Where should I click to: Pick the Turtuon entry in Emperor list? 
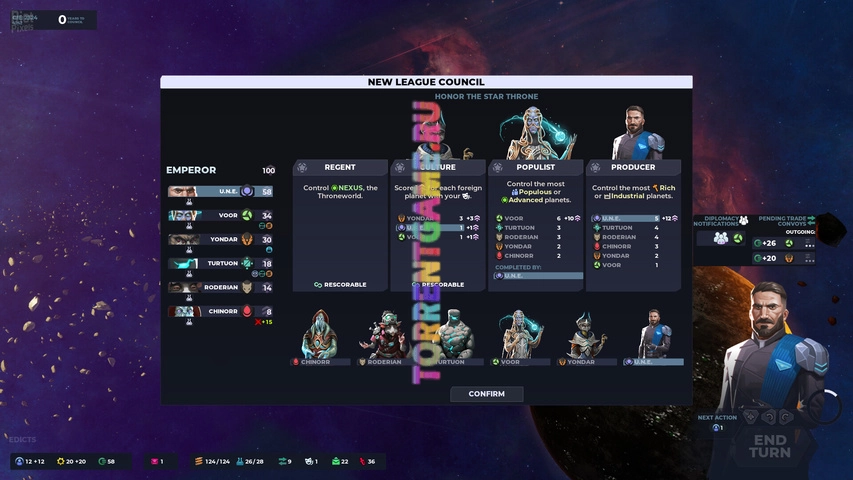pos(220,263)
